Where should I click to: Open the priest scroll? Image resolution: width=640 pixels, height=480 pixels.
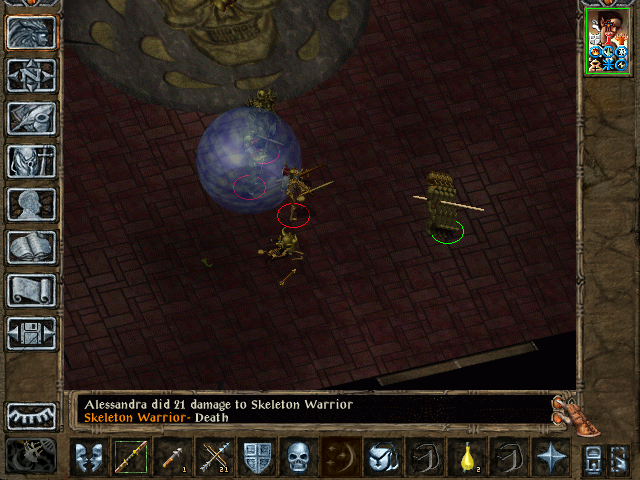(x=32, y=290)
